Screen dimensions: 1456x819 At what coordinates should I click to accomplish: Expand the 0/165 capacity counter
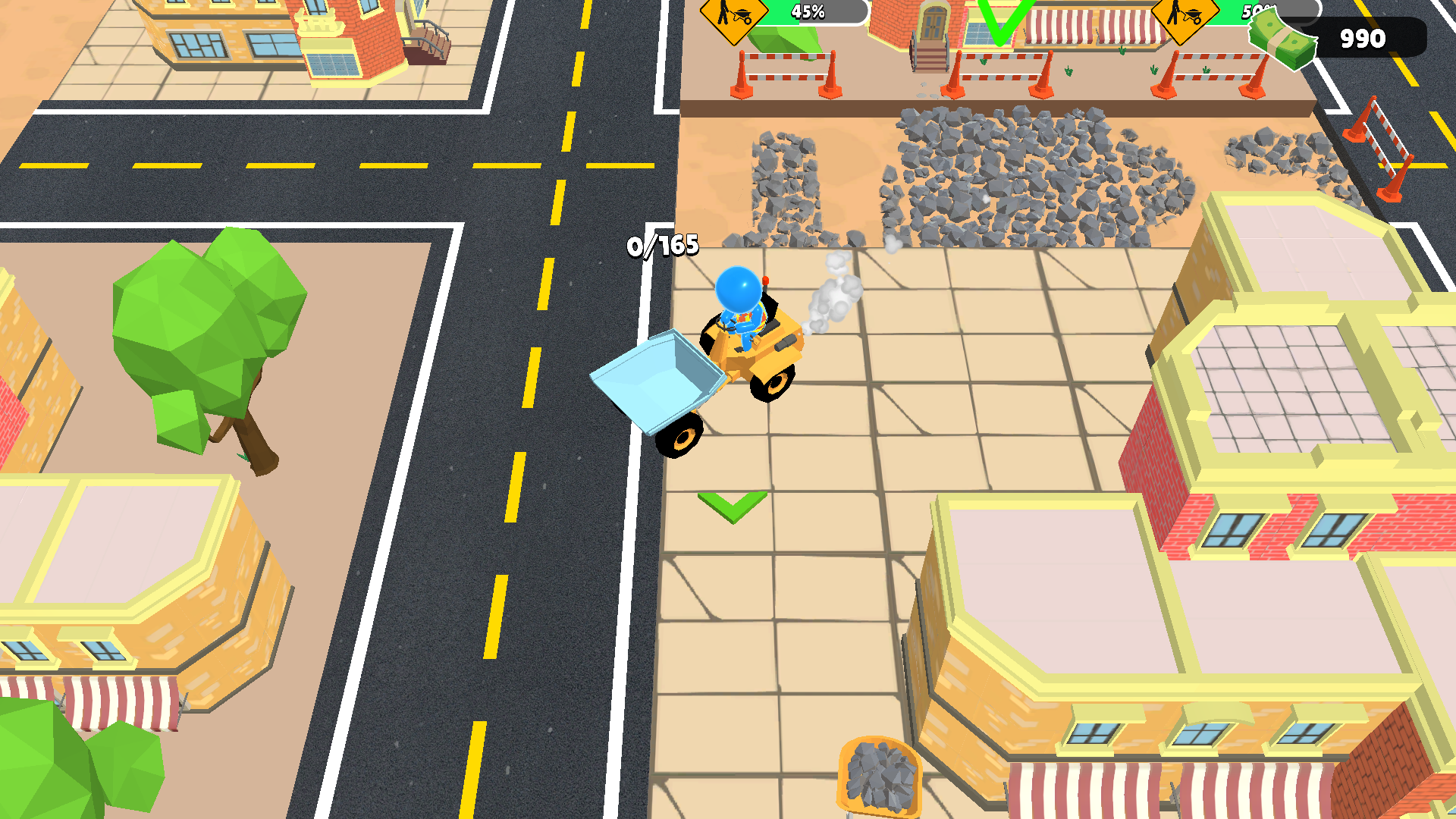click(662, 244)
